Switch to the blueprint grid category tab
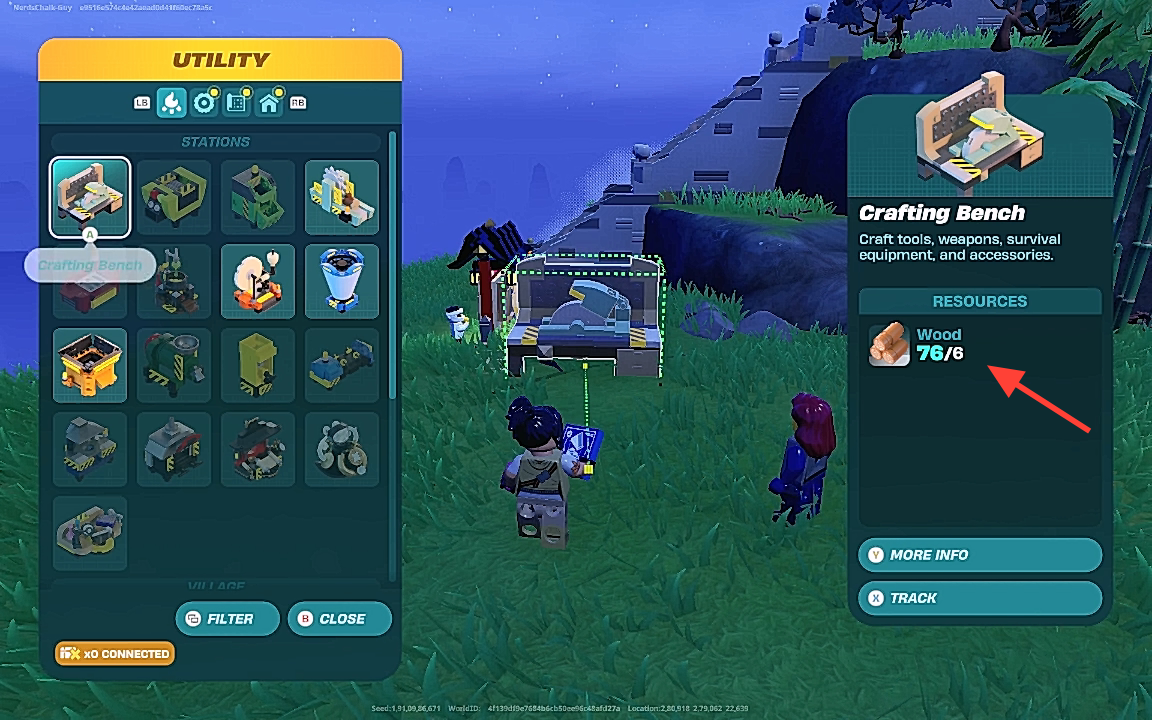The width and height of the screenshot is (1152, 720). click(x=237, y=102)
